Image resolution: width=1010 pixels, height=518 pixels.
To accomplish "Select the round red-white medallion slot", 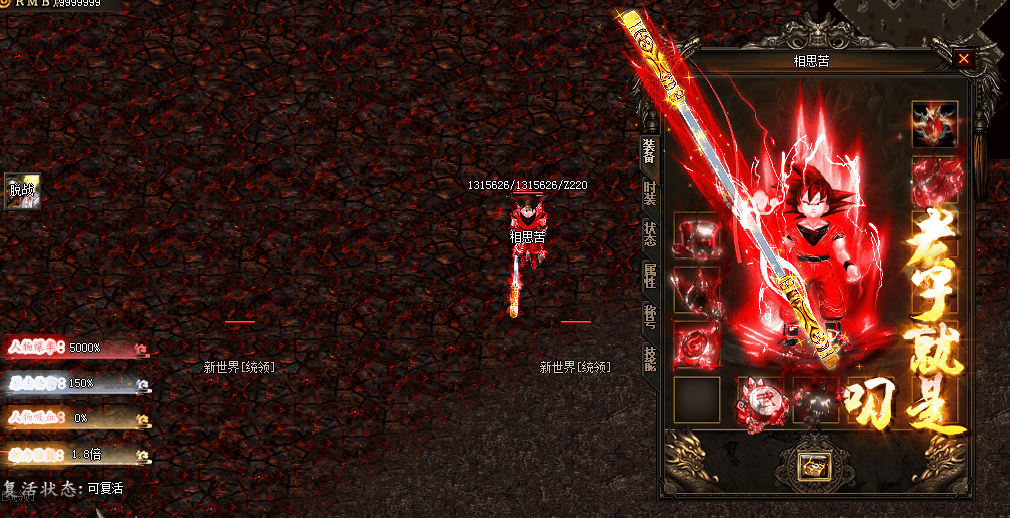I will (758, 401).
